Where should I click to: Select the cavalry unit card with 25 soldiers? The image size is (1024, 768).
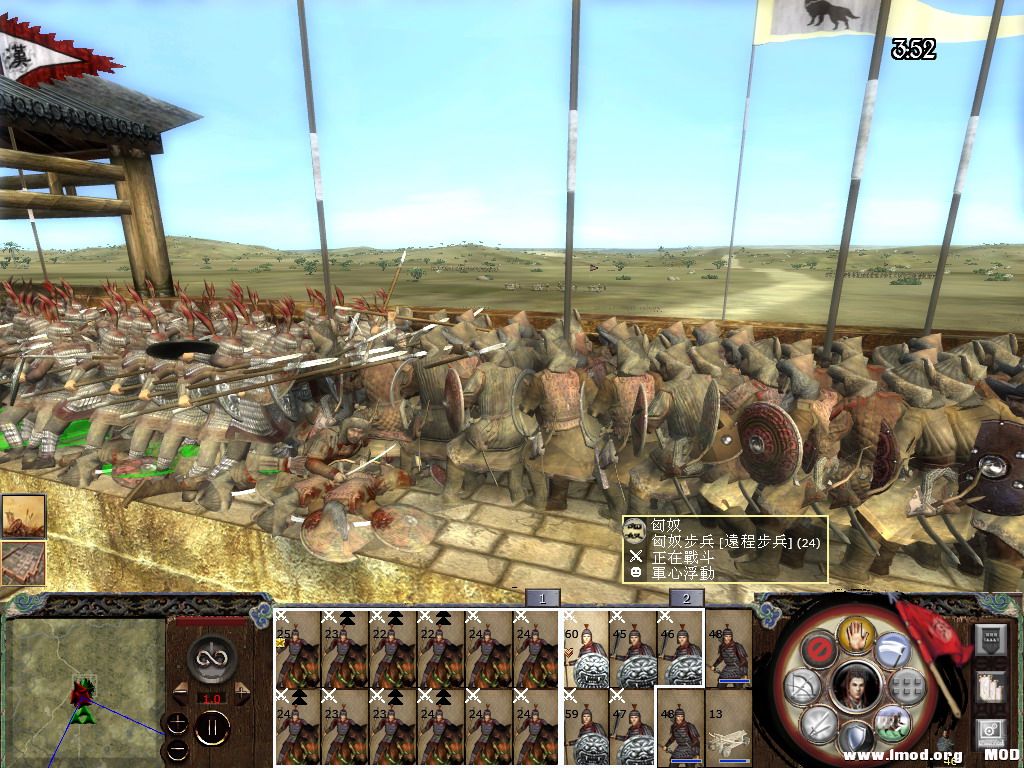click(297, 648)
